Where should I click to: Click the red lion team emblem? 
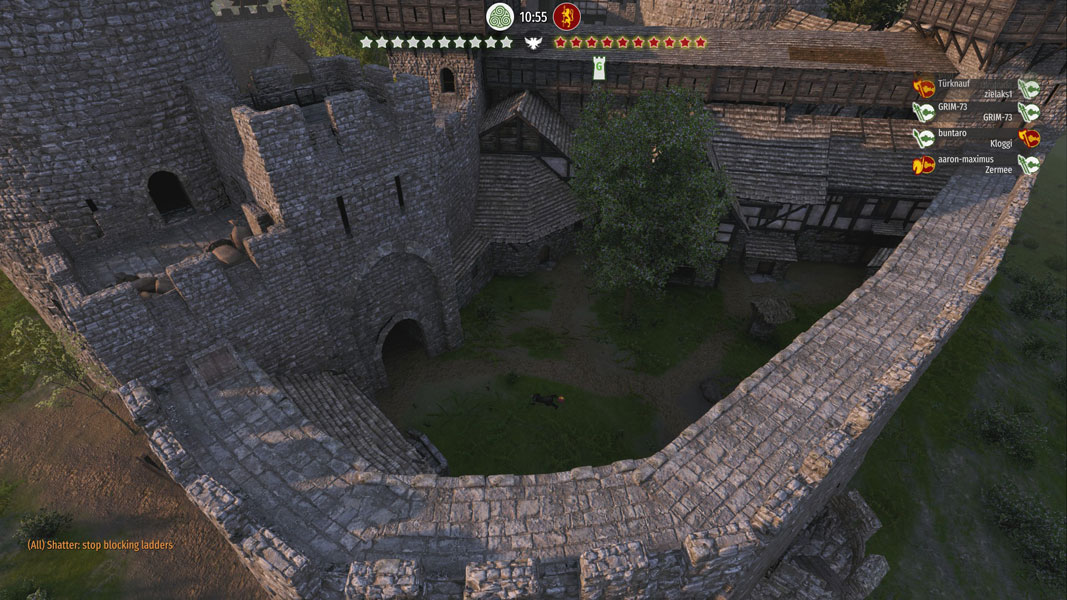click(567, 17)
